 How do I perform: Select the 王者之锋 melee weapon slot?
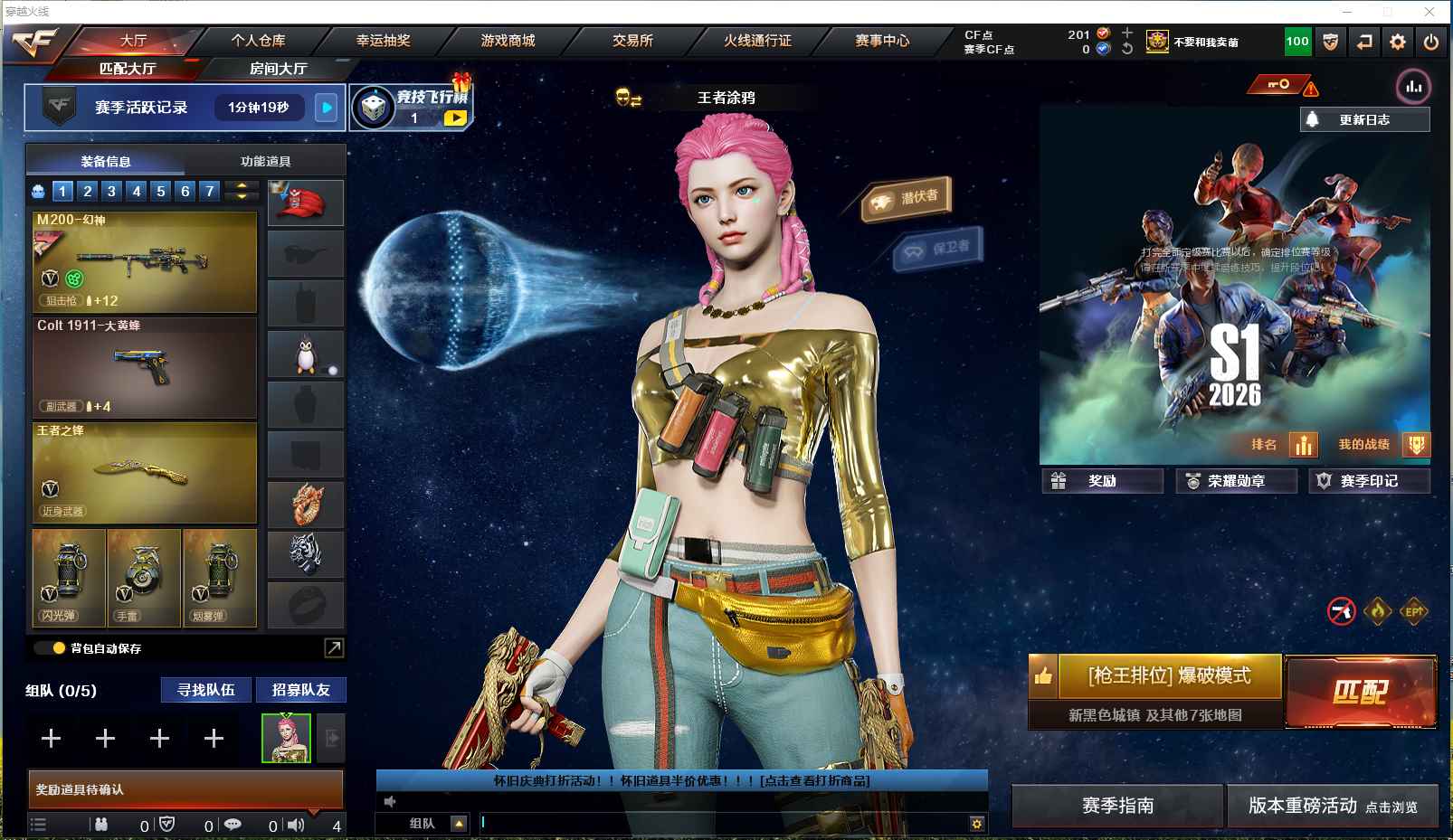145,472
